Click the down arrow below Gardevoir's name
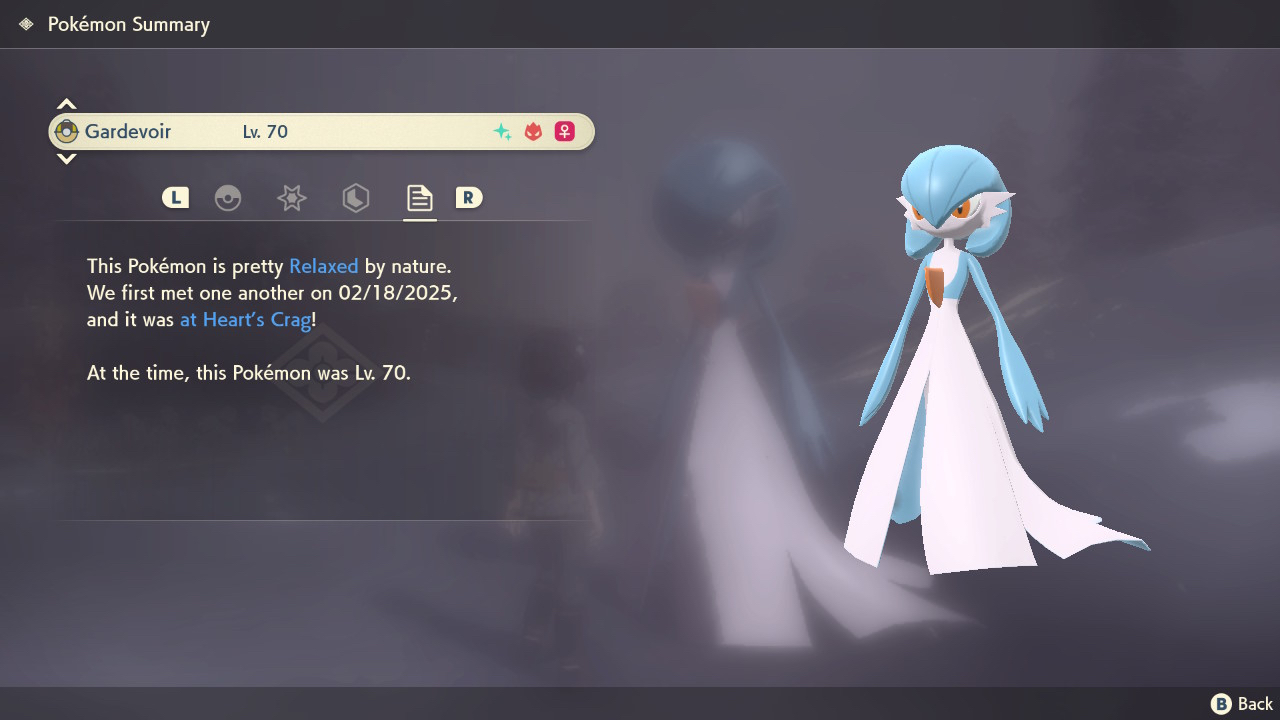Viewport: 1280px width, 720px height. 66,158
